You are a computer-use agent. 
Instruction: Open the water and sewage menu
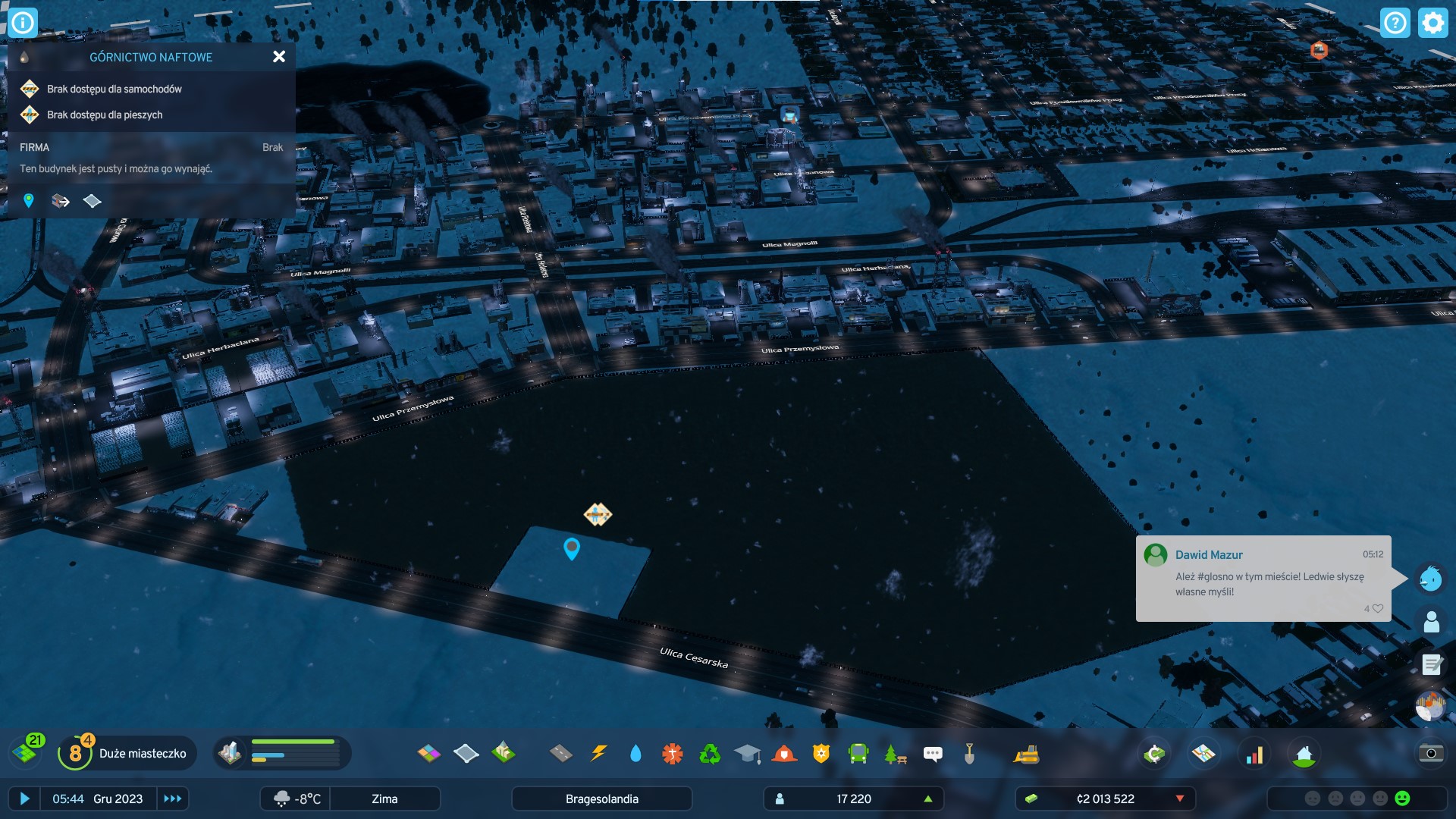click(x=635, y=754)
